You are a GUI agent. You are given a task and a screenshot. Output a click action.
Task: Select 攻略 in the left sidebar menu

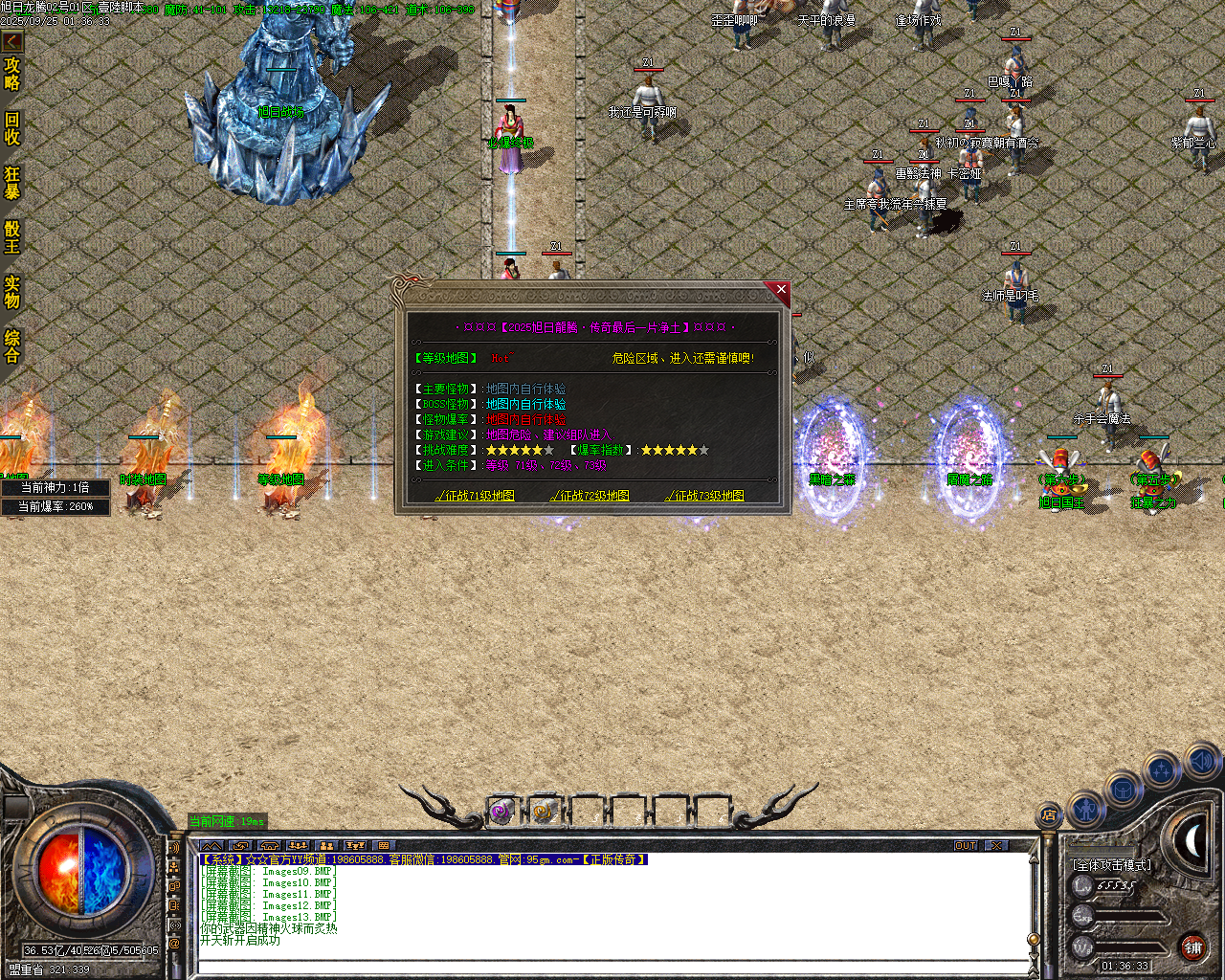(13, 73)
